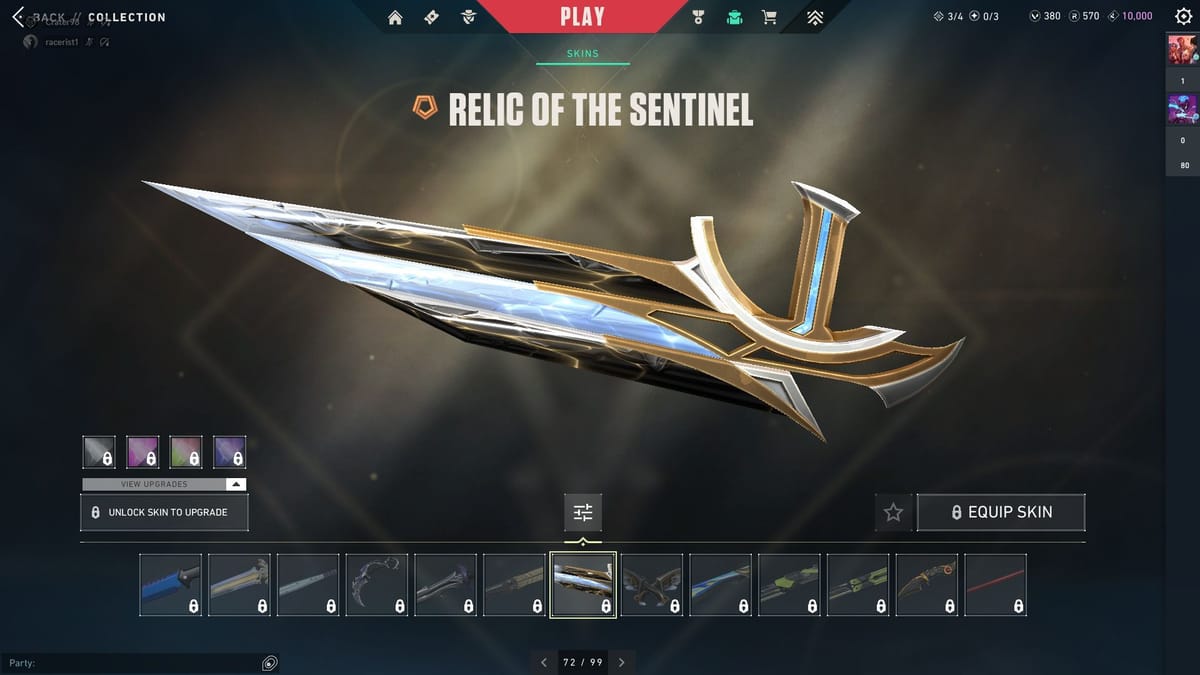This screenshot has width=1200, height=675.
Task: Favorite this skin with the star button
Action: (x=893, y=512)
